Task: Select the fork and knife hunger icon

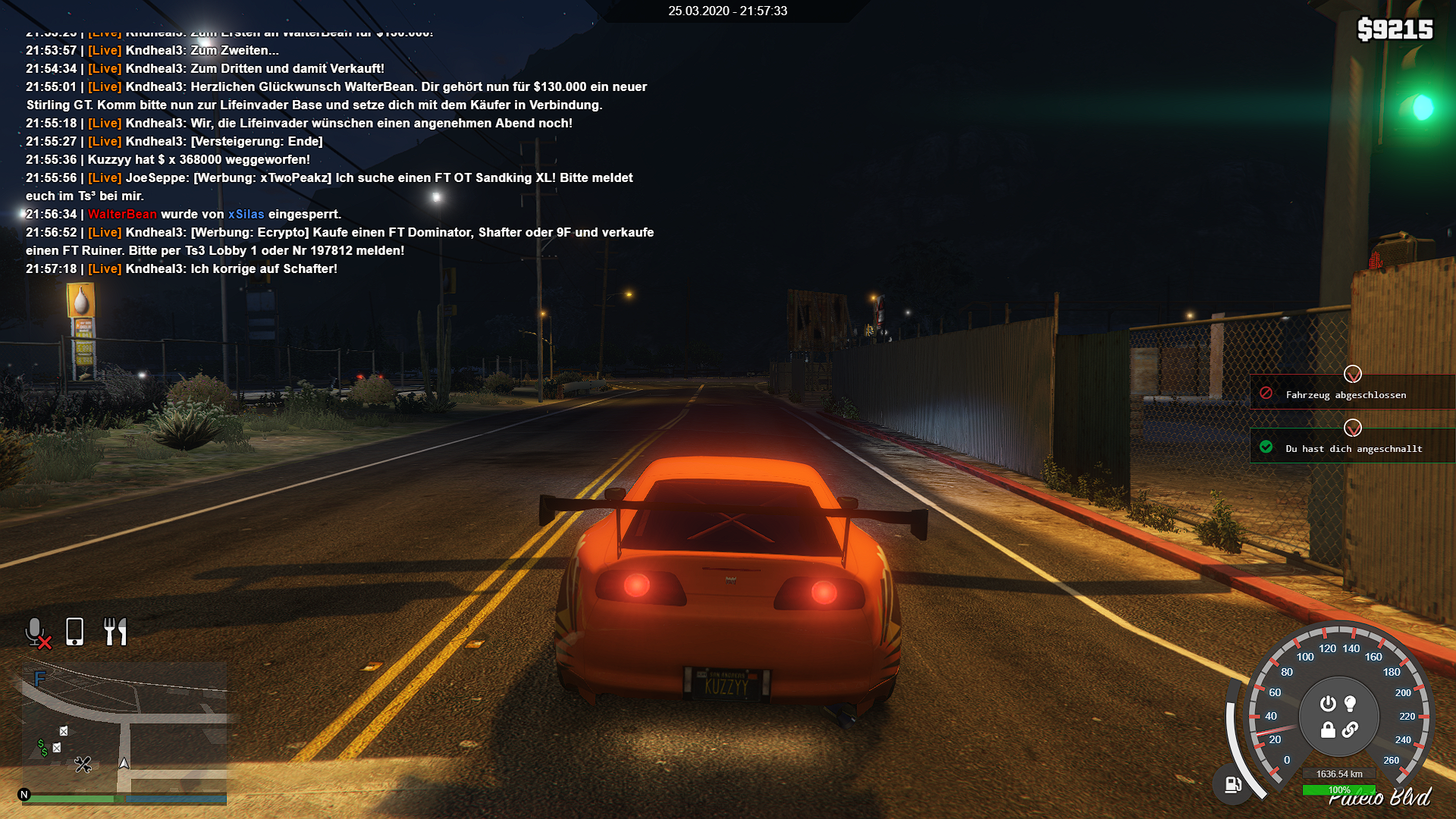Action: point(115,632)
